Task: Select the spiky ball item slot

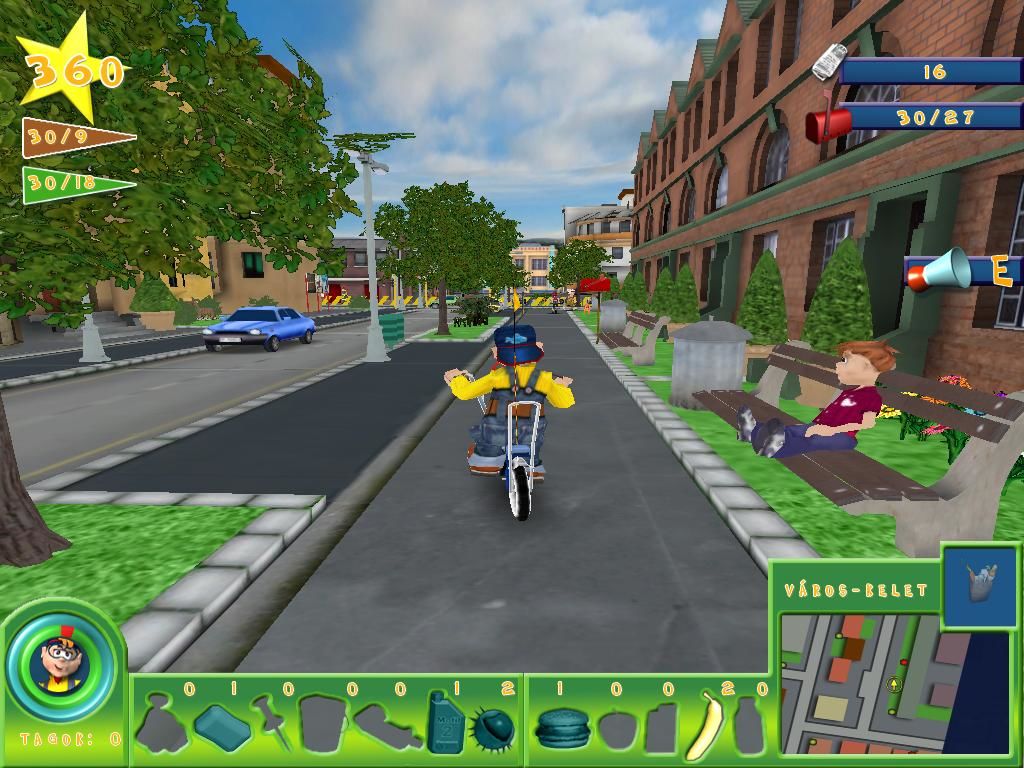Action: (x=493, y=727)
